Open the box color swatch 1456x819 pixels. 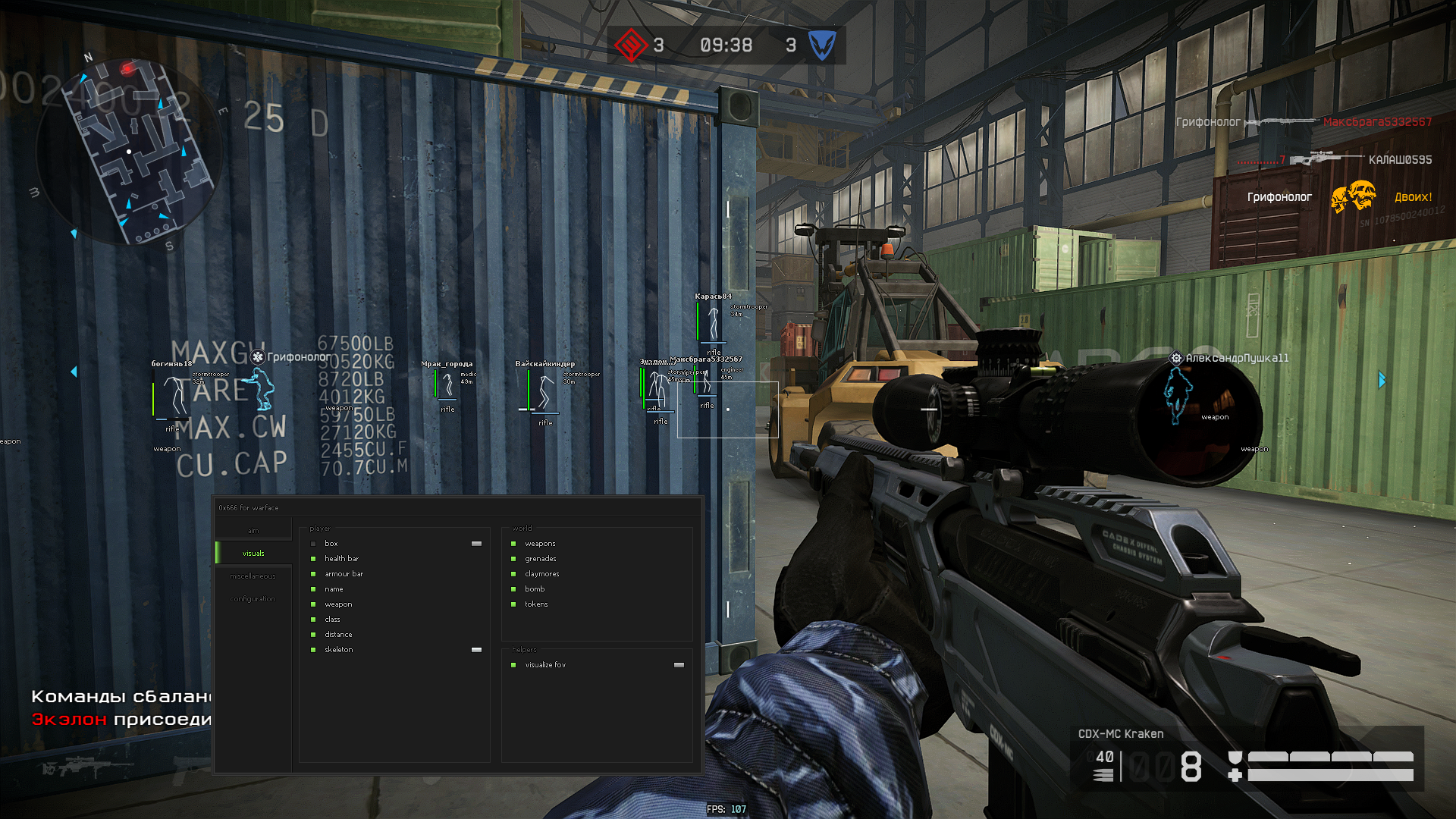click(476, 544)
